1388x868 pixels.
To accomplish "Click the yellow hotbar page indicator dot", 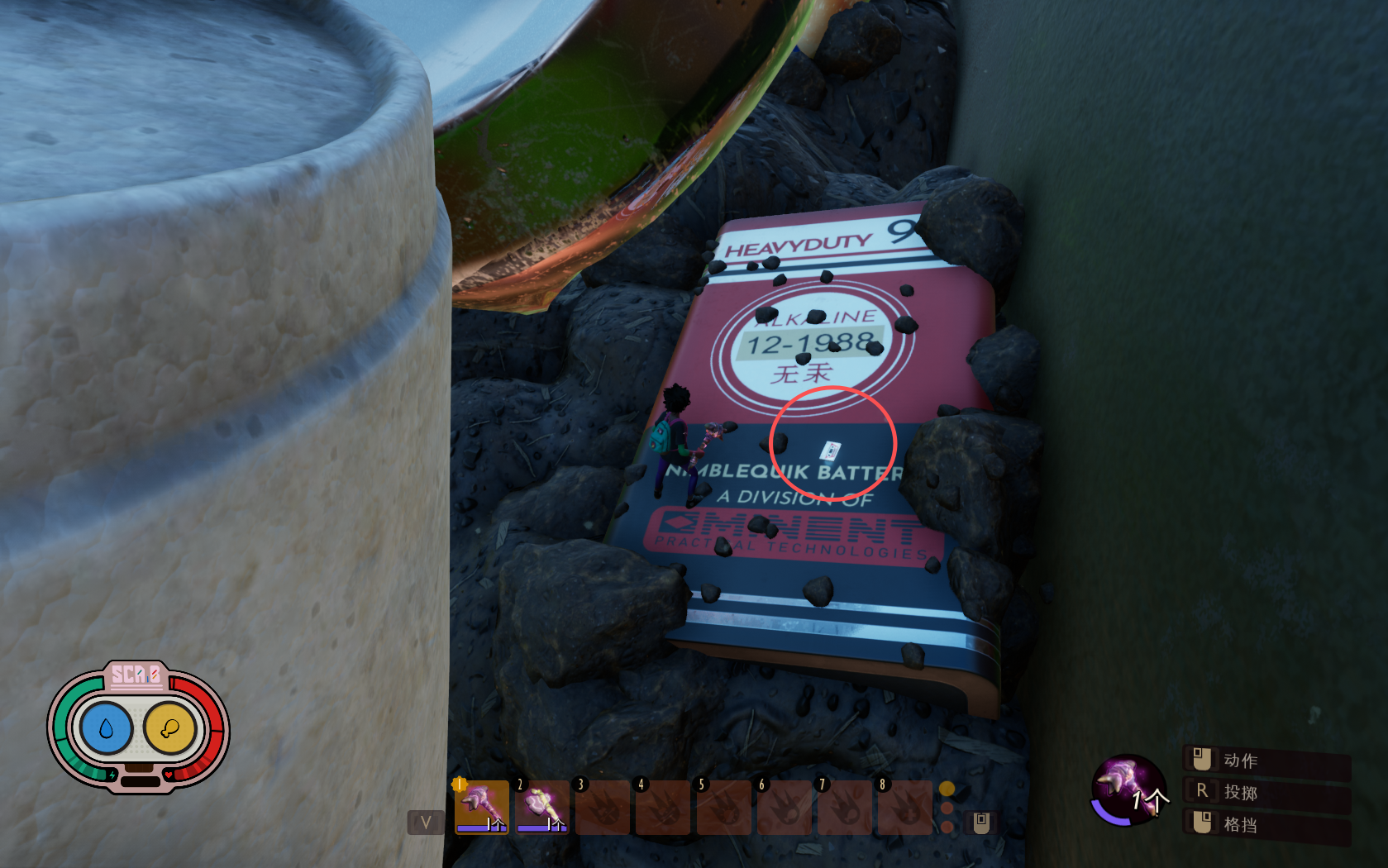I will (947, 789).
